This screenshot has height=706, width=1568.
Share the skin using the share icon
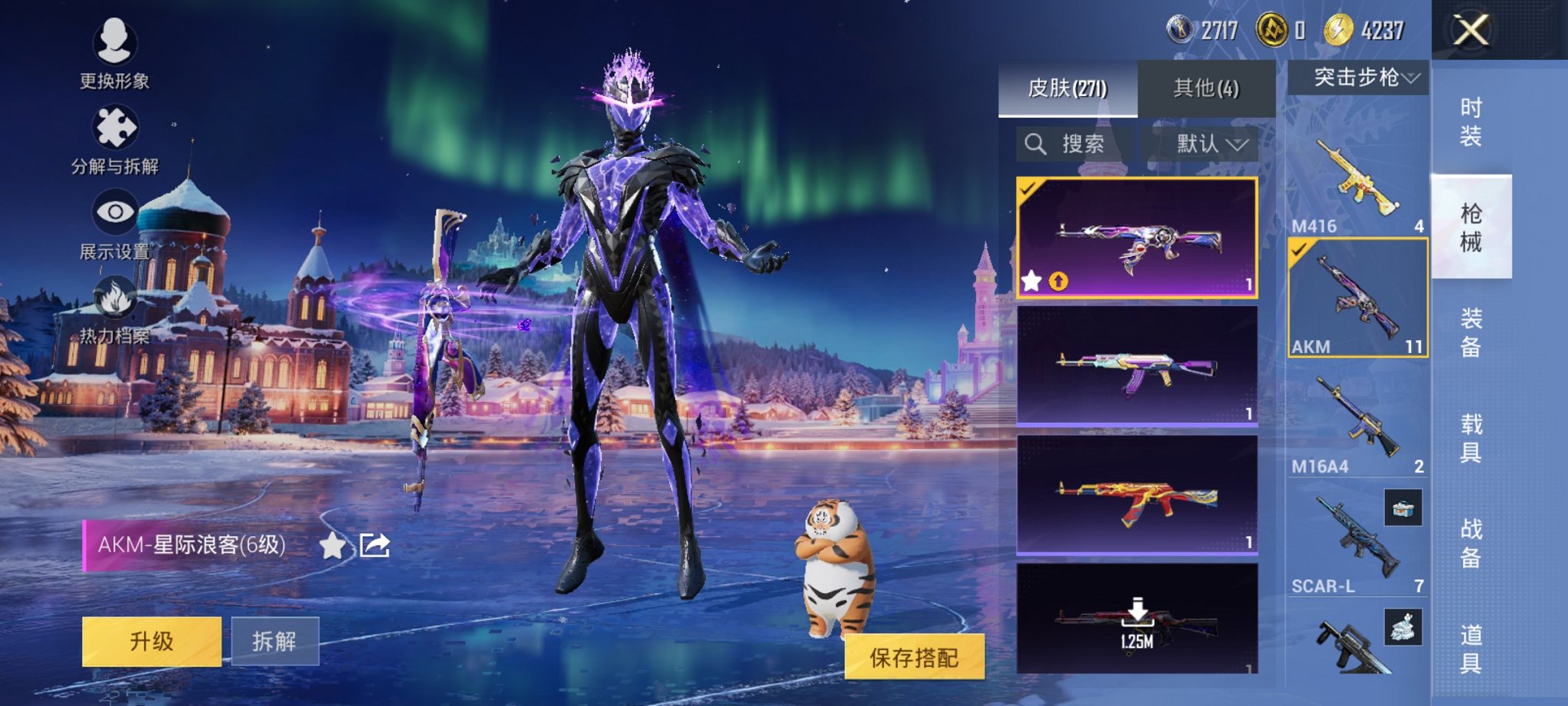click(x=375, y=545)
